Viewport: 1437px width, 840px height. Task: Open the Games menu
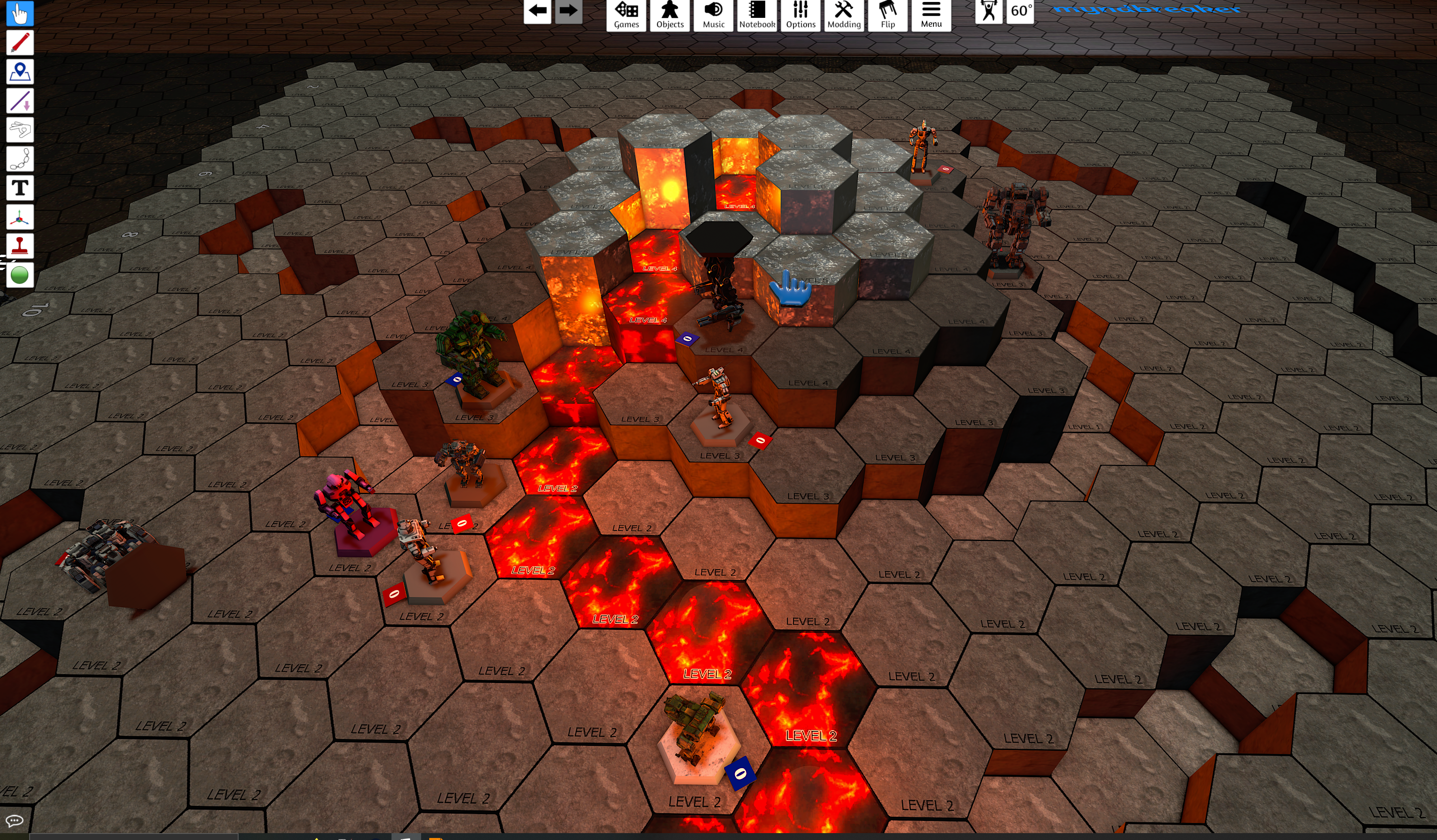(626, 14)
